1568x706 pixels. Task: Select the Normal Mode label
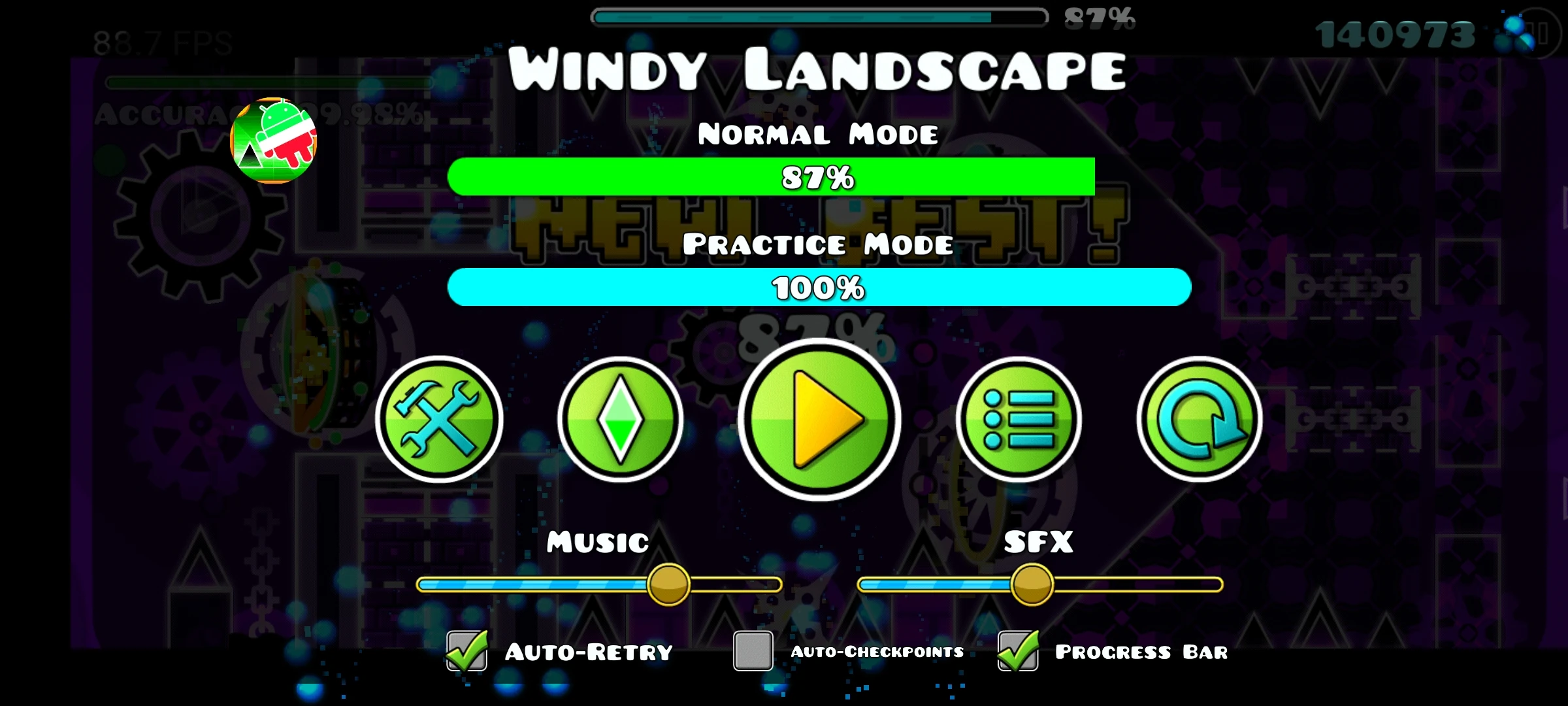click(x=817, y=134)
